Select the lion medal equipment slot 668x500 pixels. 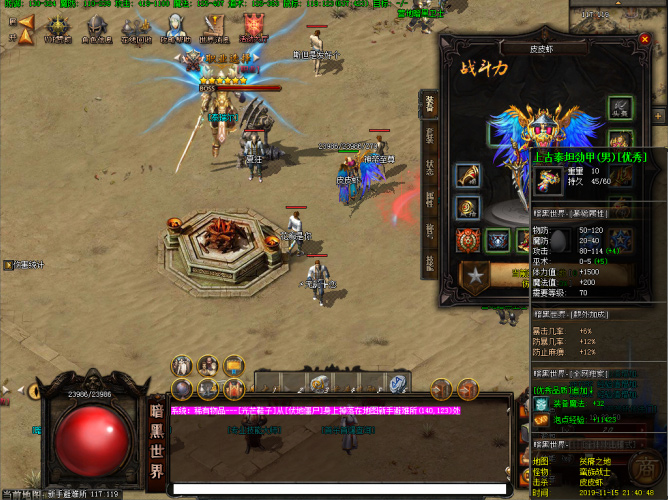[467, 240]
